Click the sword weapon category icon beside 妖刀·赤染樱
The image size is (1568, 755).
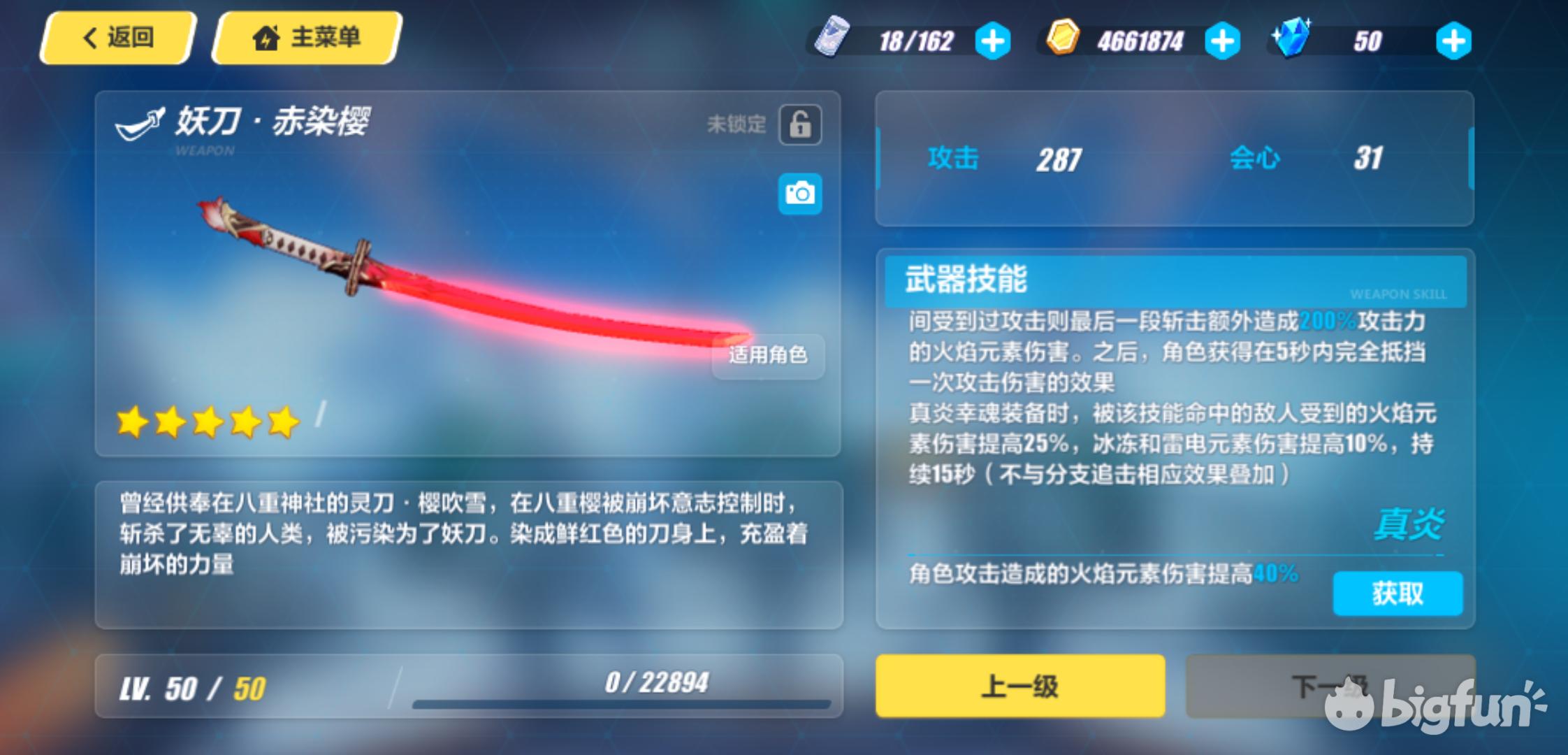coord(140,121)
